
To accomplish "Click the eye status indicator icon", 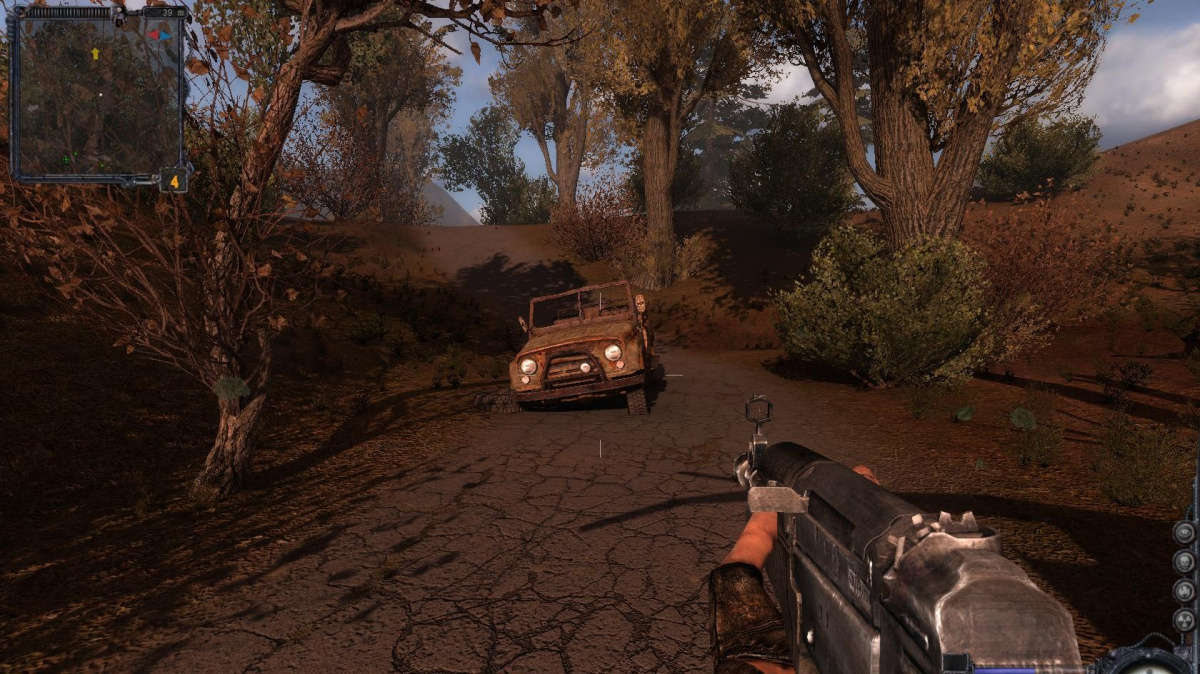I will [1184, 531].
